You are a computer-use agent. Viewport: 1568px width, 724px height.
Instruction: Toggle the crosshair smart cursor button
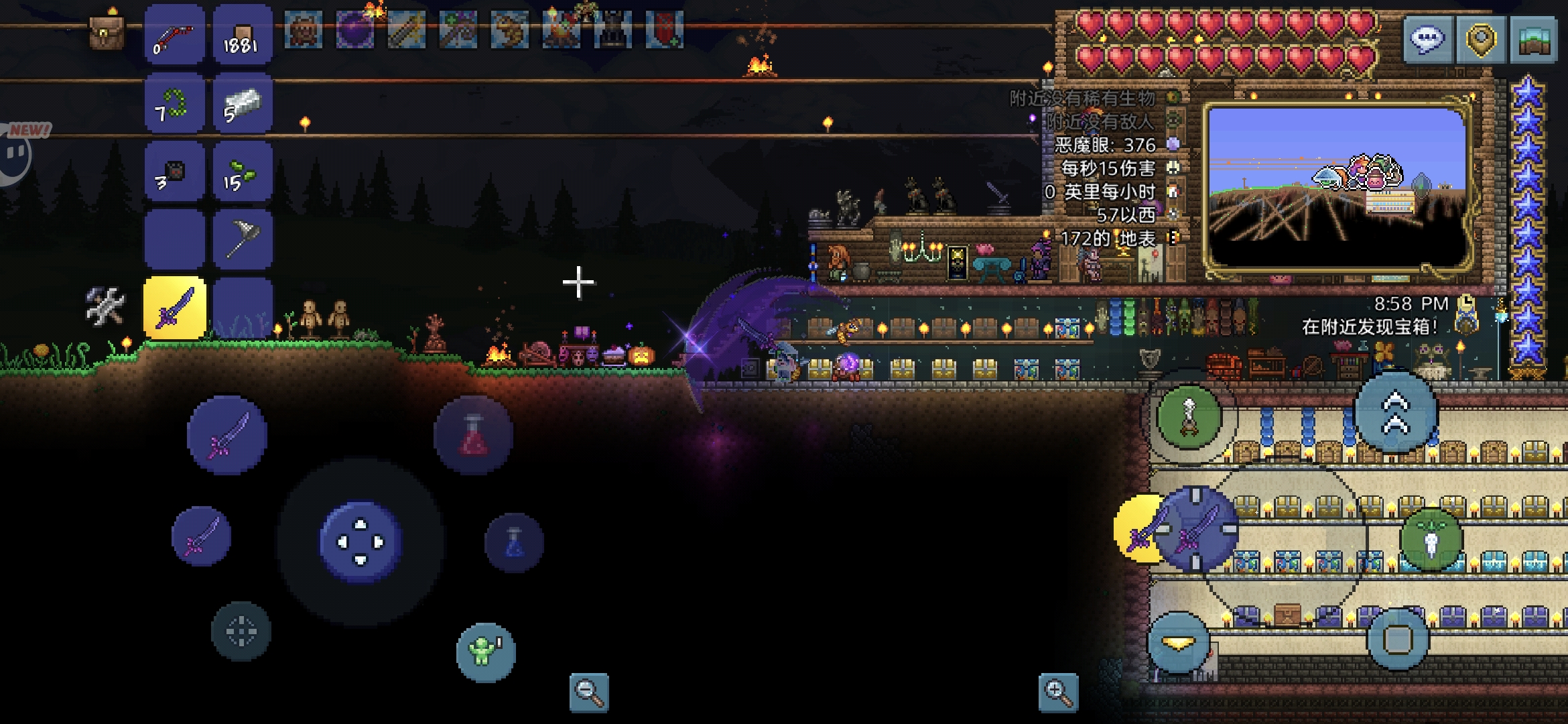pyautogui.click(x=241, y=631)
